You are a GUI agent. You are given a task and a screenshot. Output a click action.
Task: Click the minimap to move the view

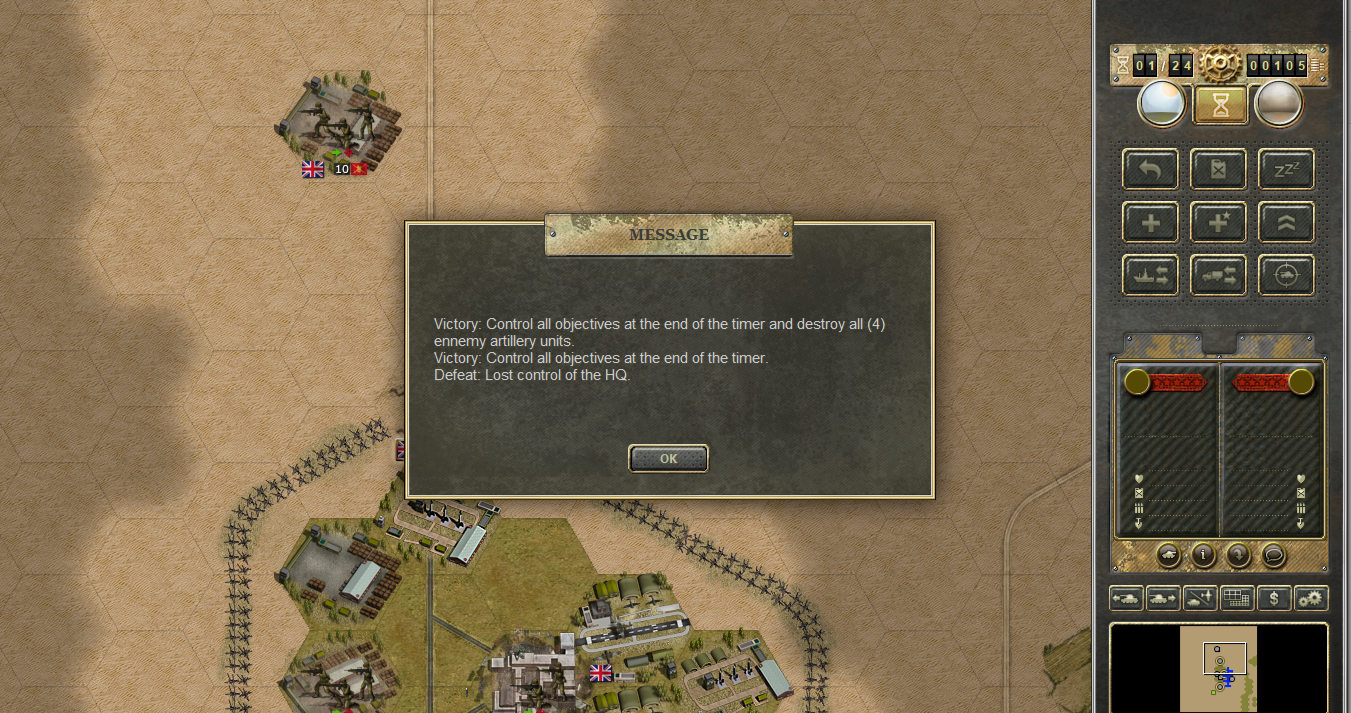click(1218, 667)
